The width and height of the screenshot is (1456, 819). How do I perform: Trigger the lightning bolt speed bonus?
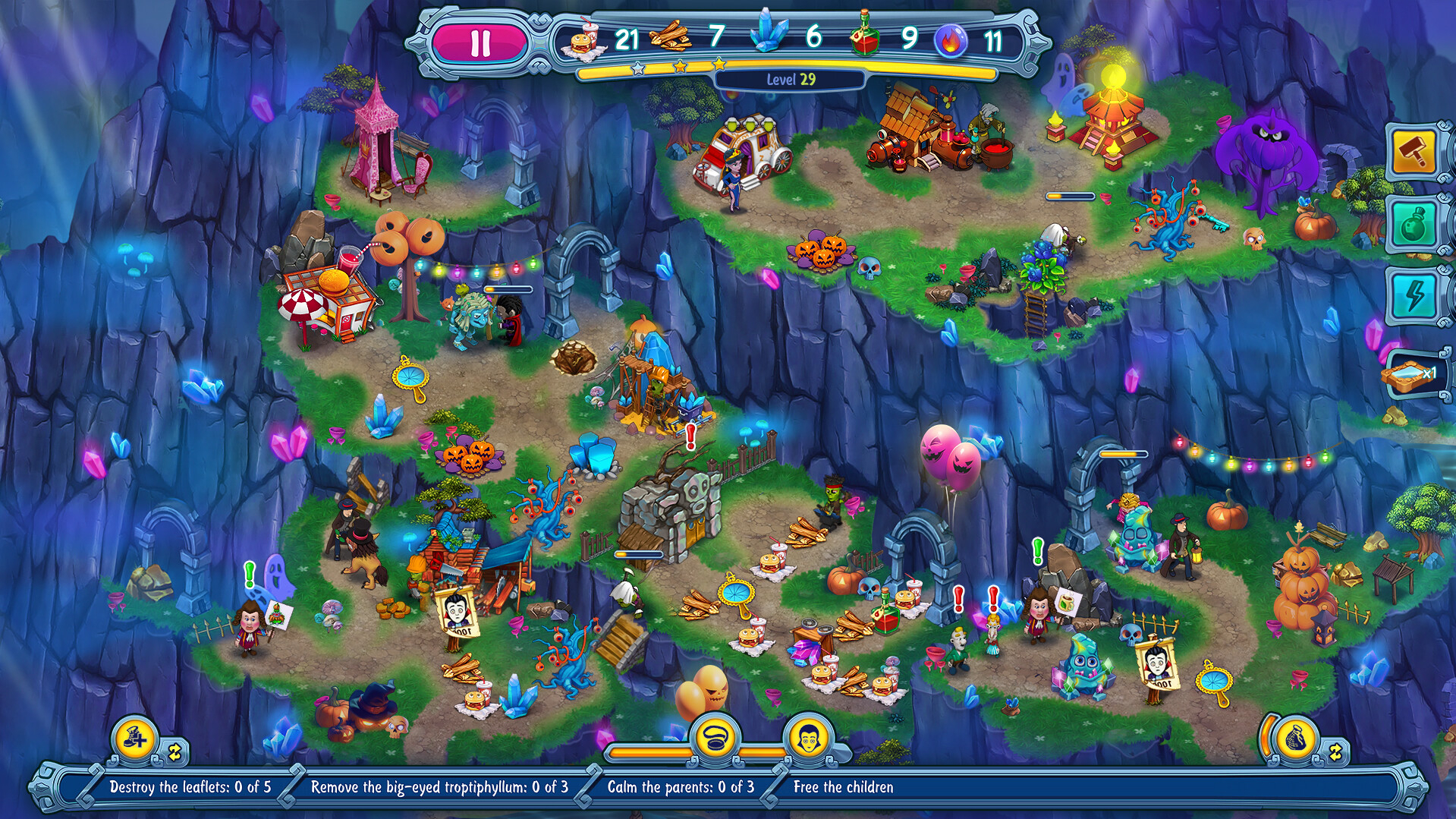click(x=1415, y=295)
